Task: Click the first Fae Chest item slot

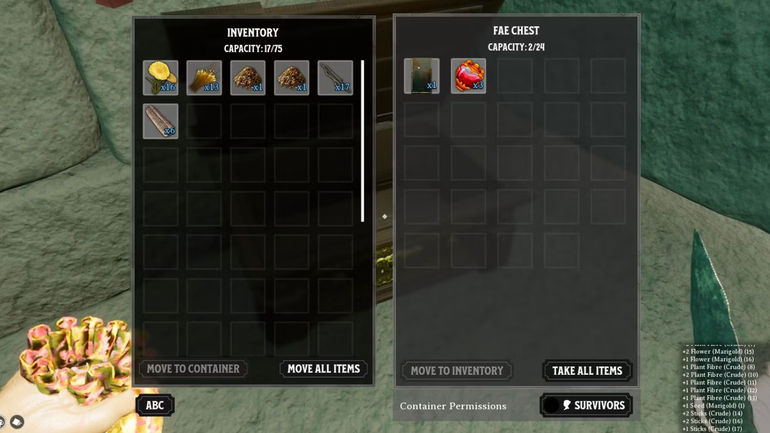Action: pos(421,76)
